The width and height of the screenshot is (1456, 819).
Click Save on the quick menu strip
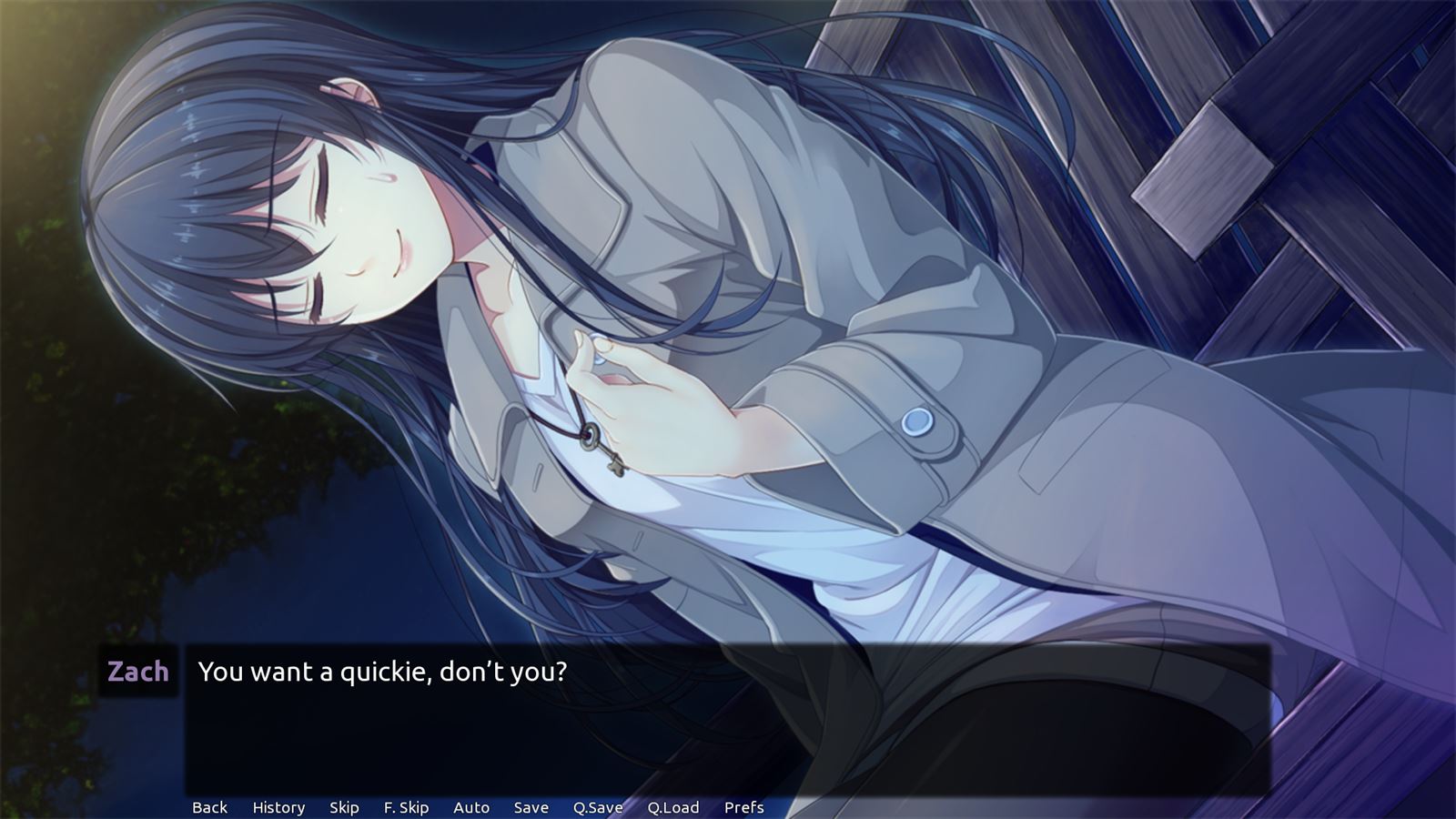pyautogui.click(x=531, y=807)
